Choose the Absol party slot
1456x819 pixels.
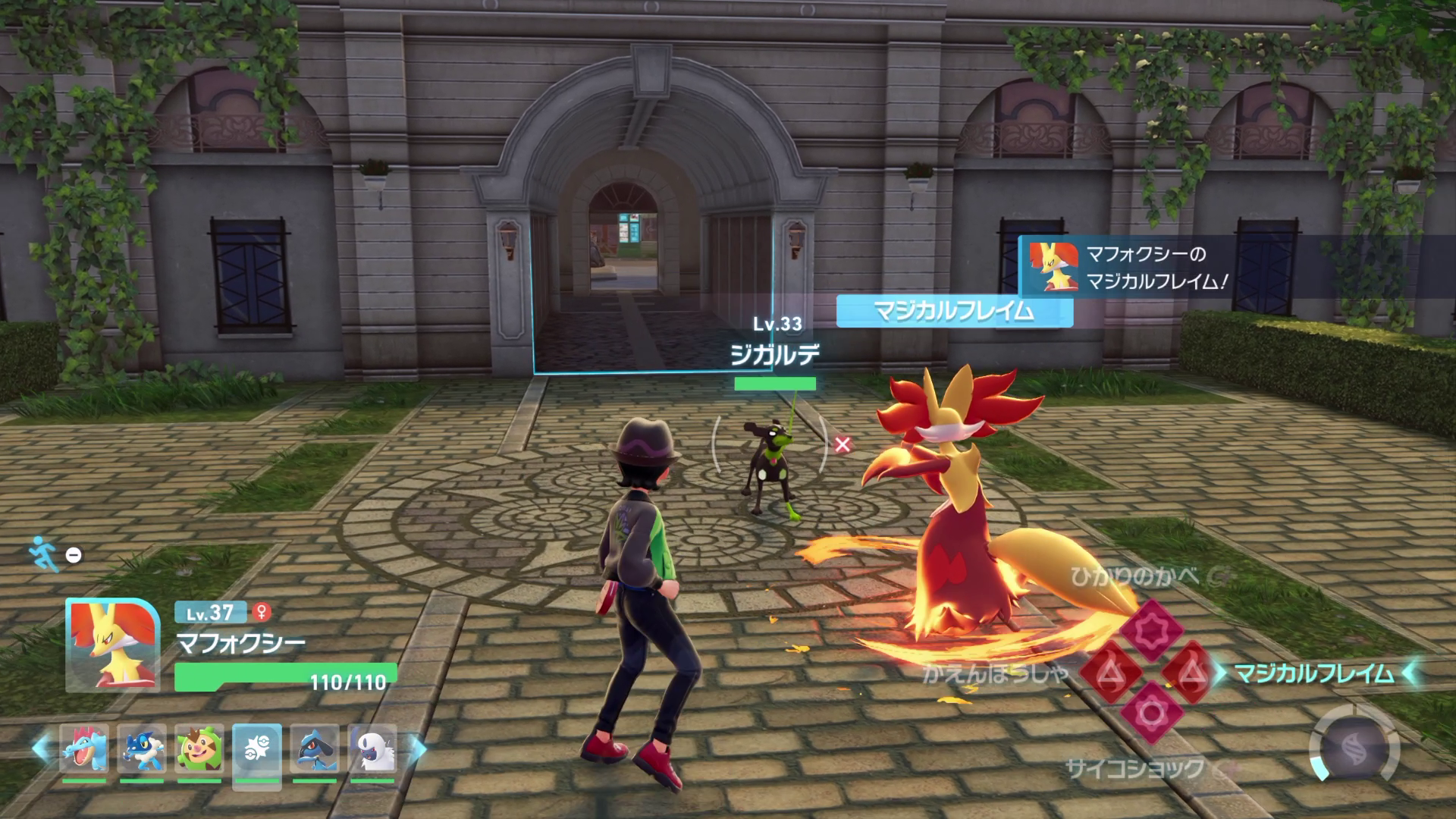pyautogui.click(x=372, y=749)
